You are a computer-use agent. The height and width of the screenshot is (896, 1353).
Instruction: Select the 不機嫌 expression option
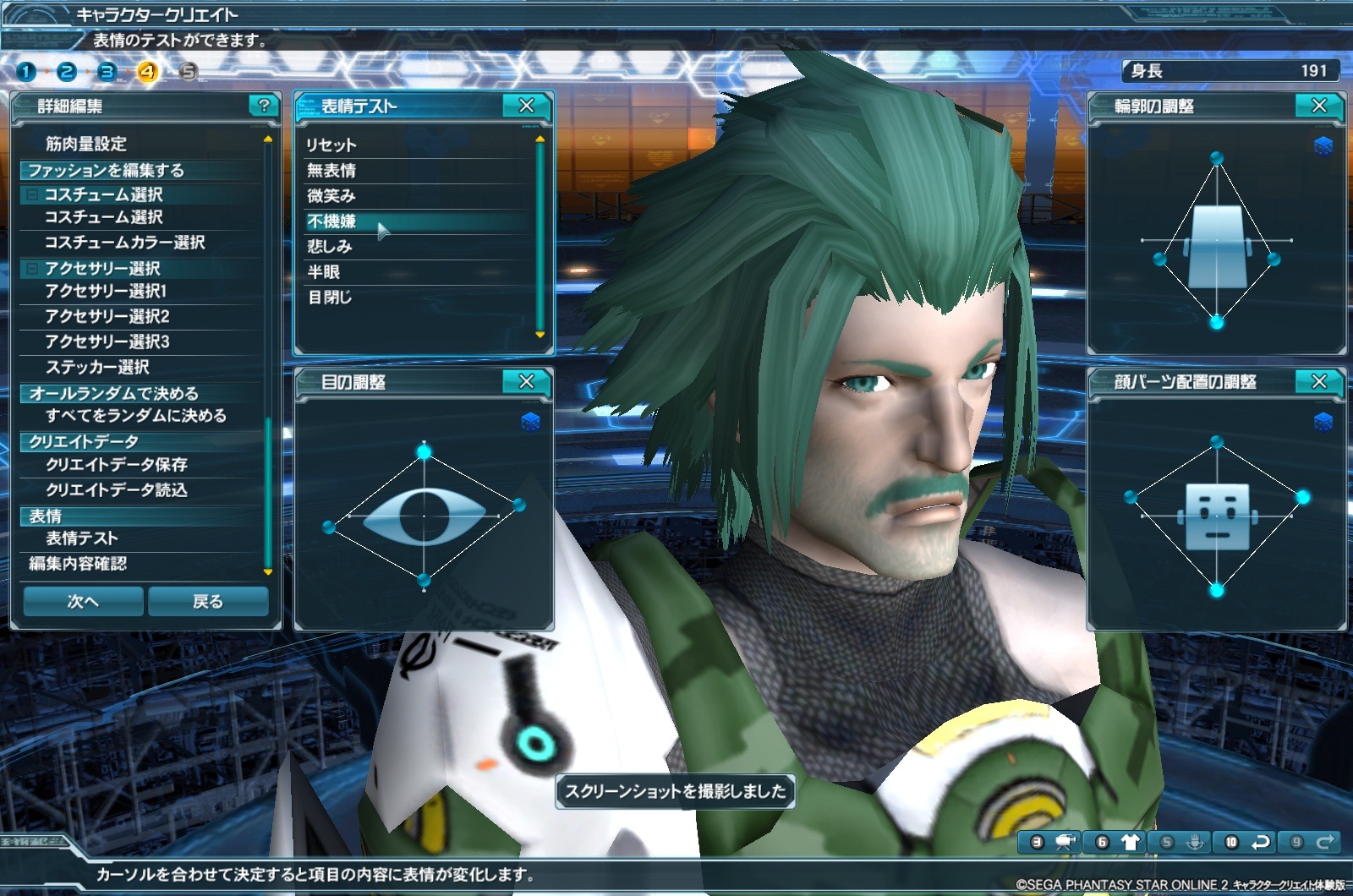[331, 221]
